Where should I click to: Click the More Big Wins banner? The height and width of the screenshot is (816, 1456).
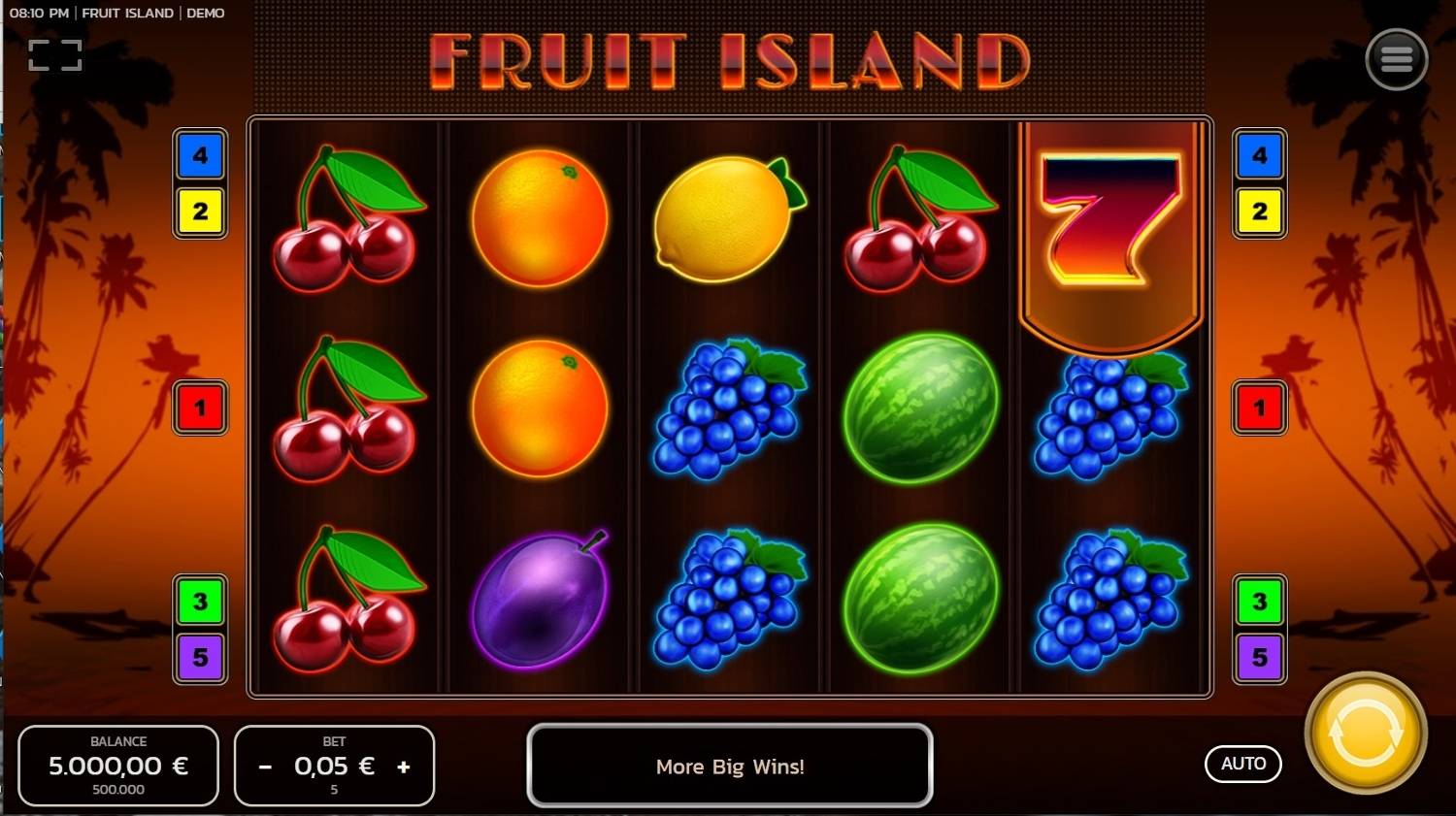point(729,767)
